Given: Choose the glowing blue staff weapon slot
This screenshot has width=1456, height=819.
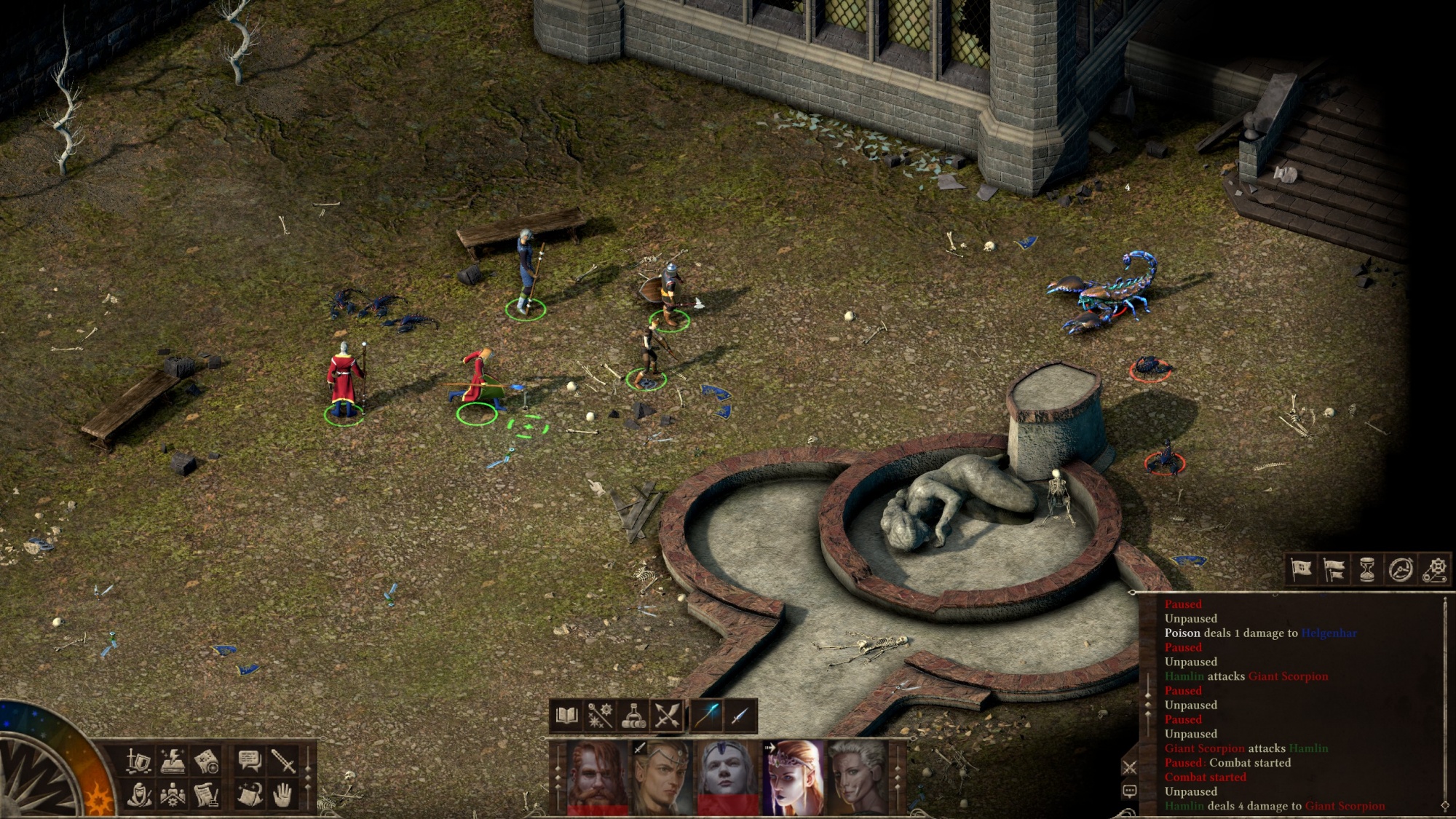Looking at the screenshot, I should [708, 716].
